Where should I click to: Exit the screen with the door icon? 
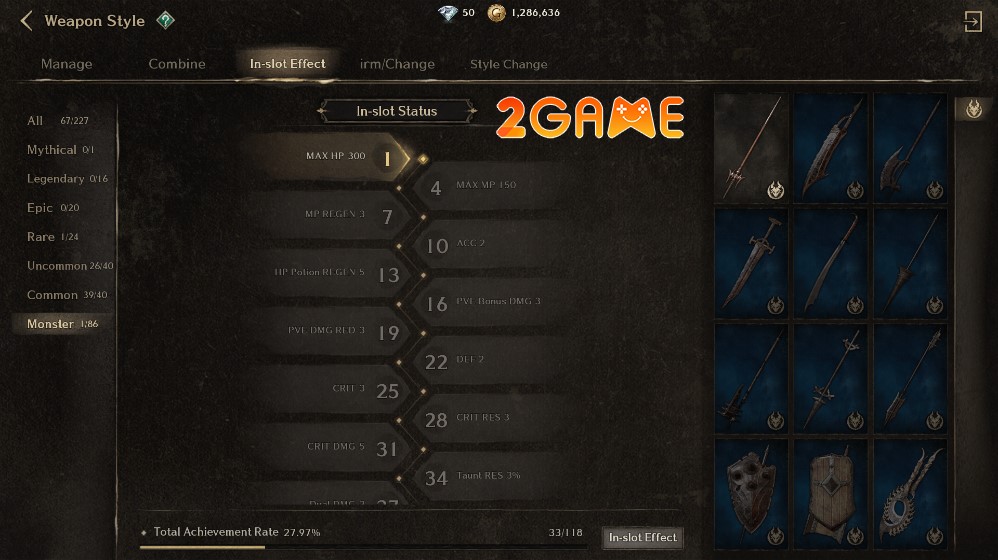click(972, 22)
